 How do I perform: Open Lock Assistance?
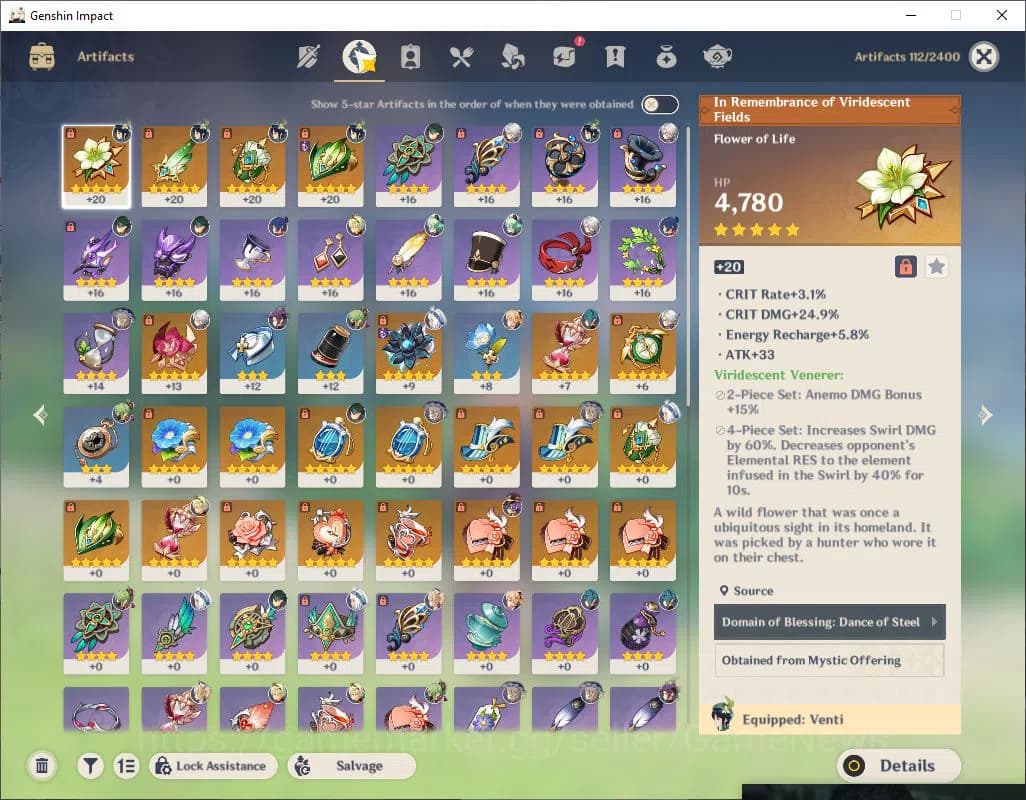pos(213,766)
